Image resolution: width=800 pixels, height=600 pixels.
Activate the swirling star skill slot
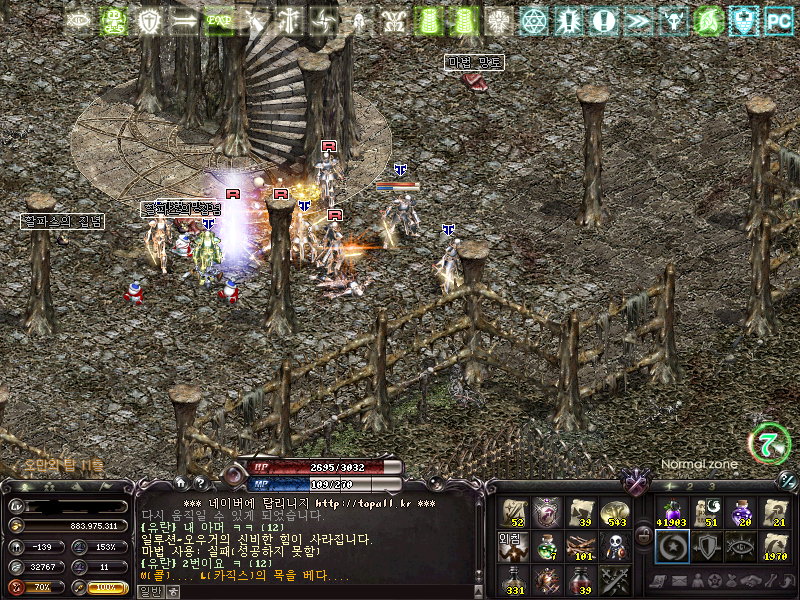click(670, 546)
